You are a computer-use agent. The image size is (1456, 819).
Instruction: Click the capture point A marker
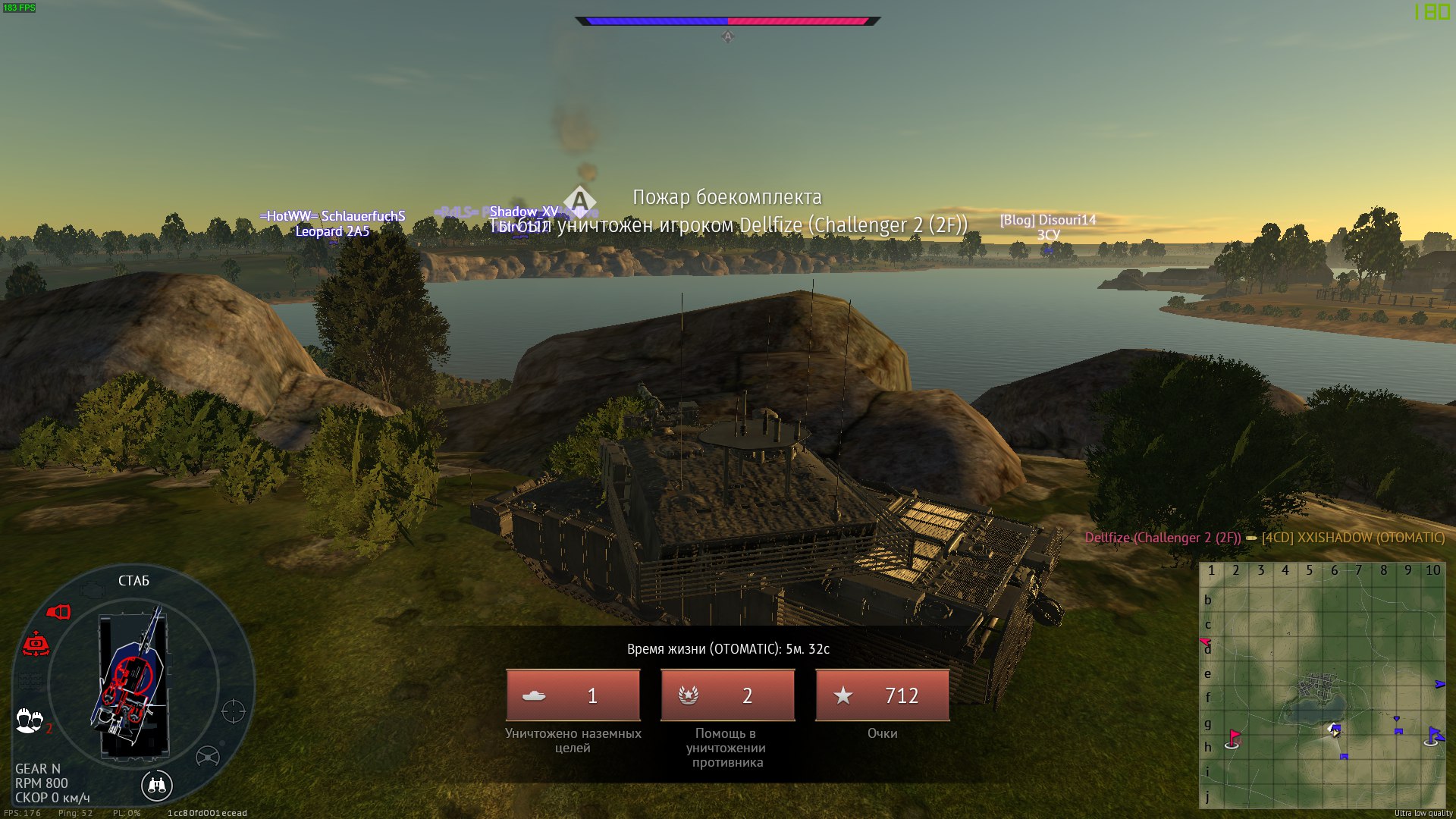tap(579, 202)
